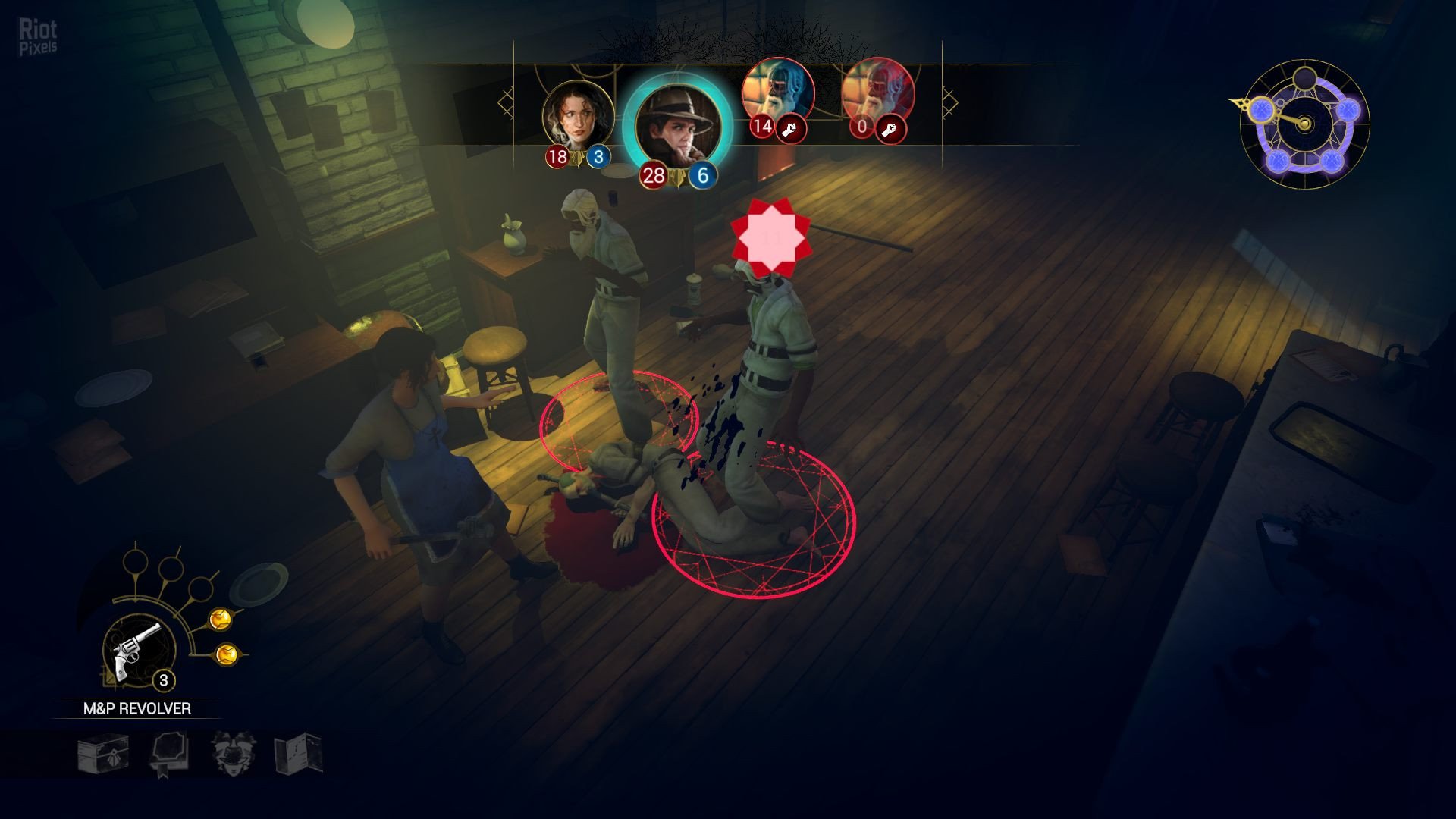The image size is (1456, 819).
Task: Select the defeated enemy portrait with 0 health
Action: pos(877,93)
